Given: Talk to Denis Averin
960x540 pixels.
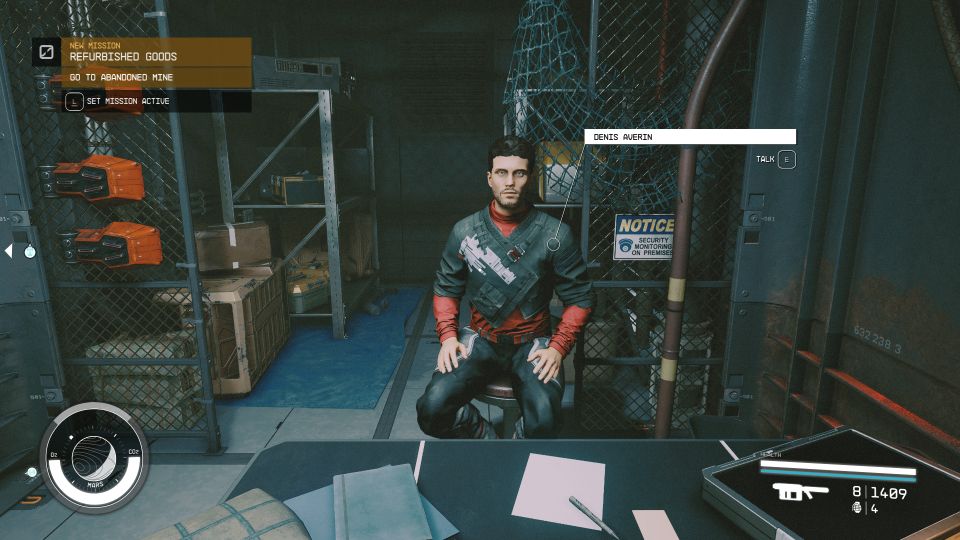Looking at the screenshot, I should [x=786, y=159].
